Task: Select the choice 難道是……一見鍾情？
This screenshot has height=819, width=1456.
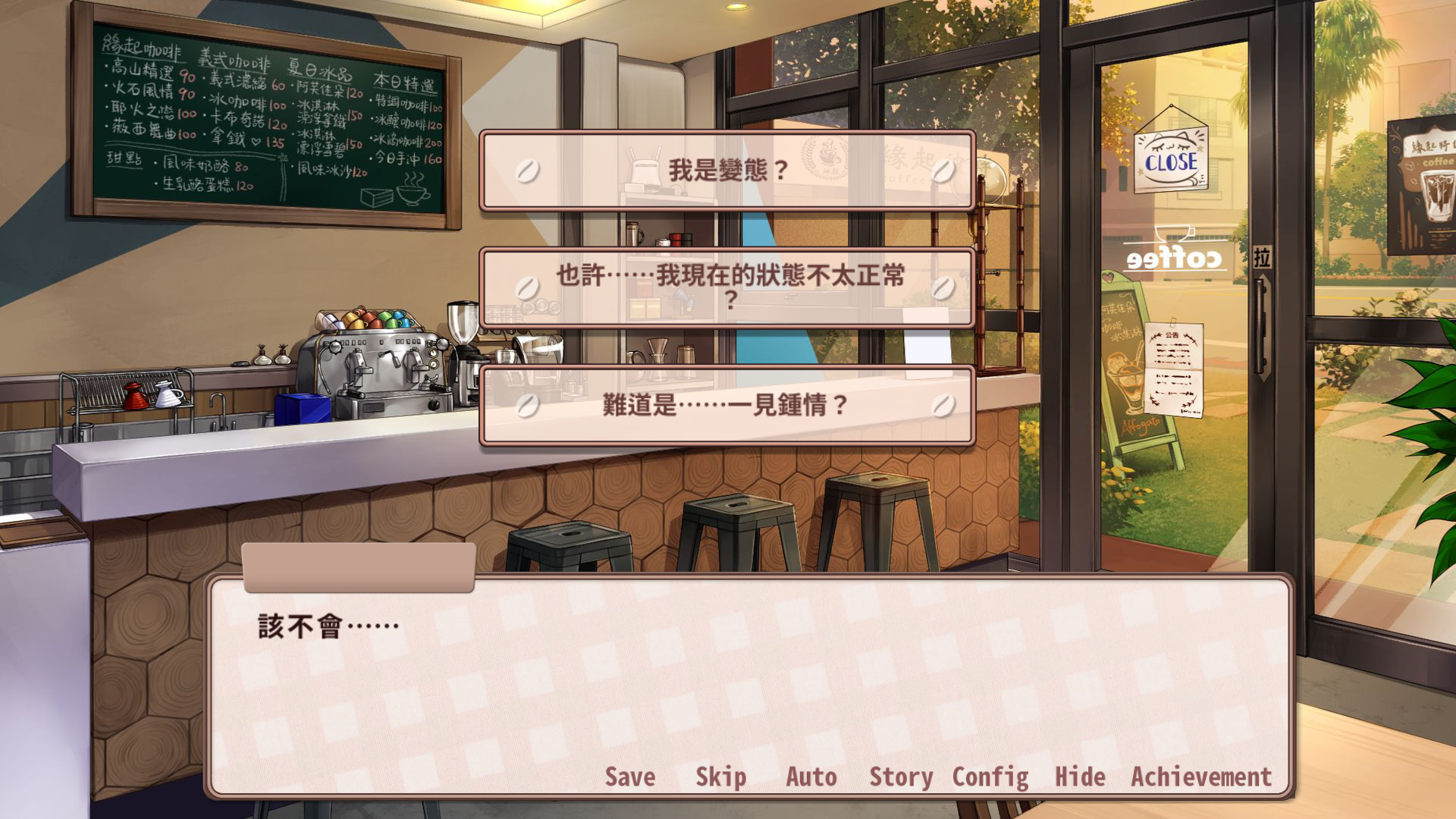Action: (x=728, y=404)
